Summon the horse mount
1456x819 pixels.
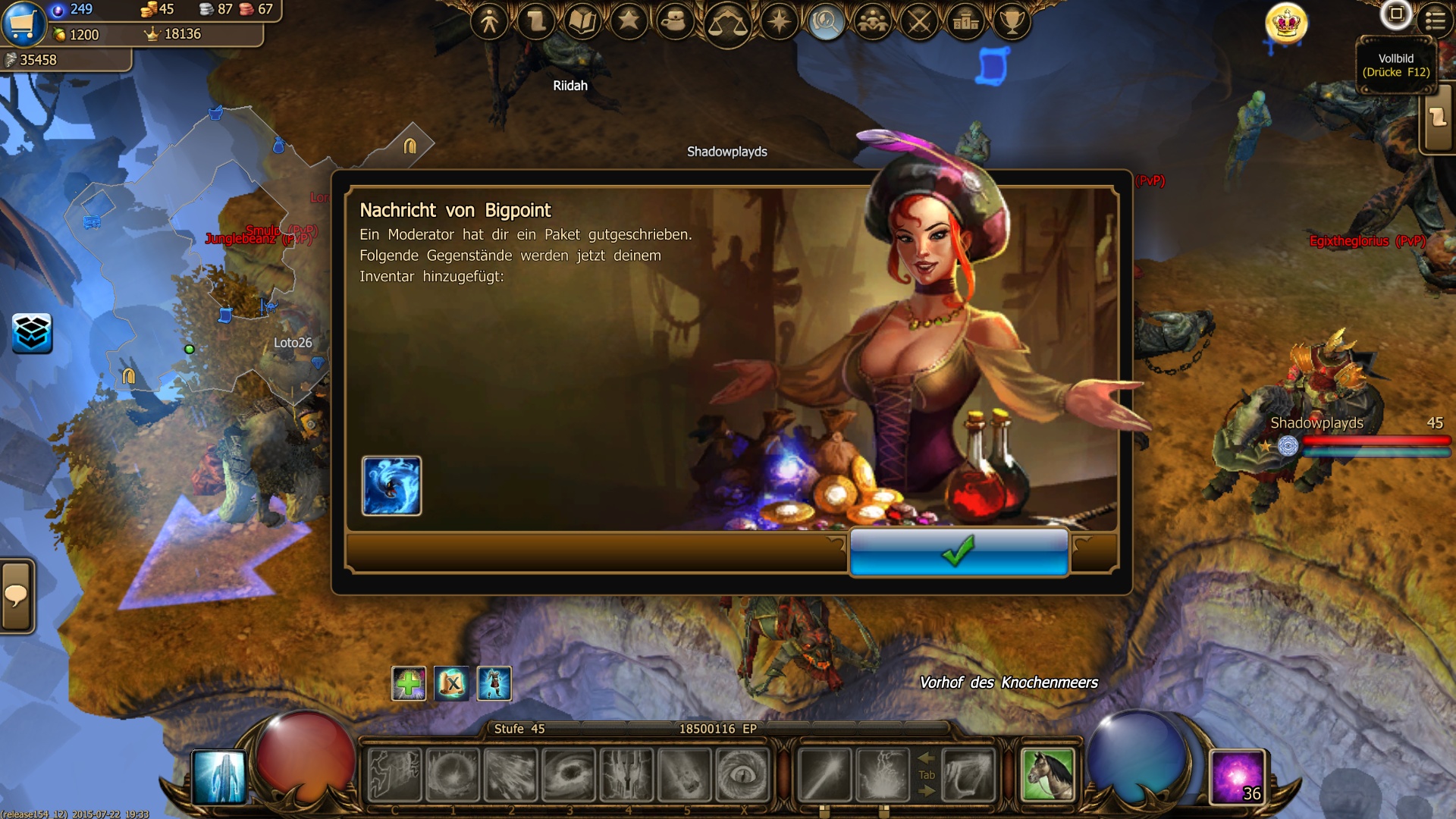(1048, 775)
